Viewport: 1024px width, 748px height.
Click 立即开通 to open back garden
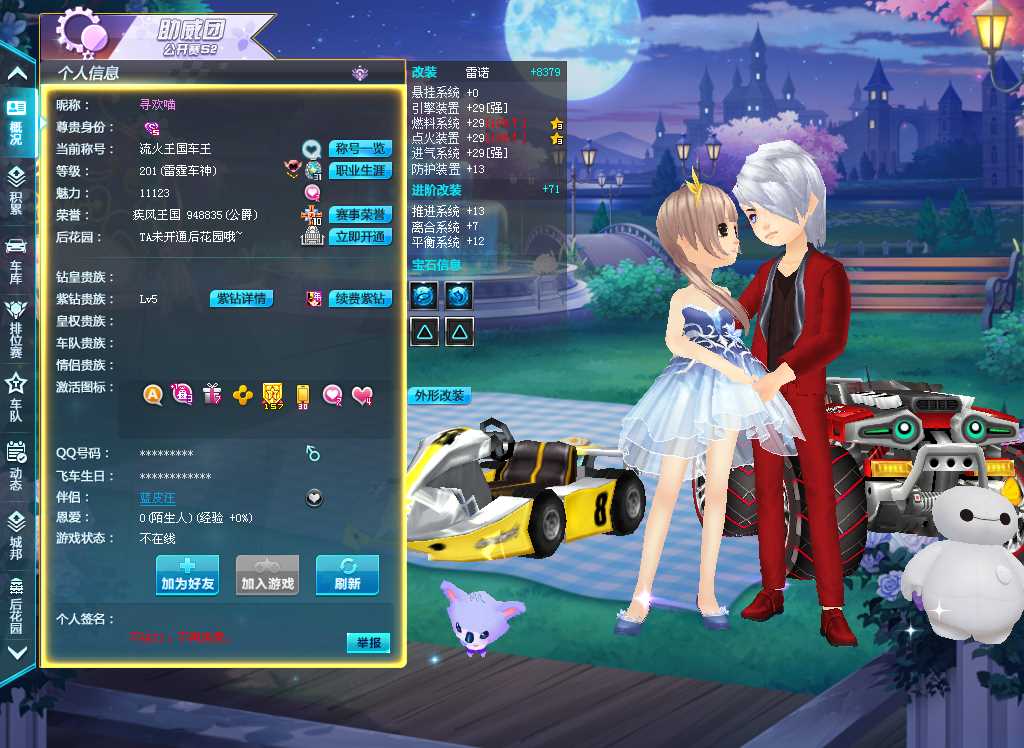pos(360,237)
